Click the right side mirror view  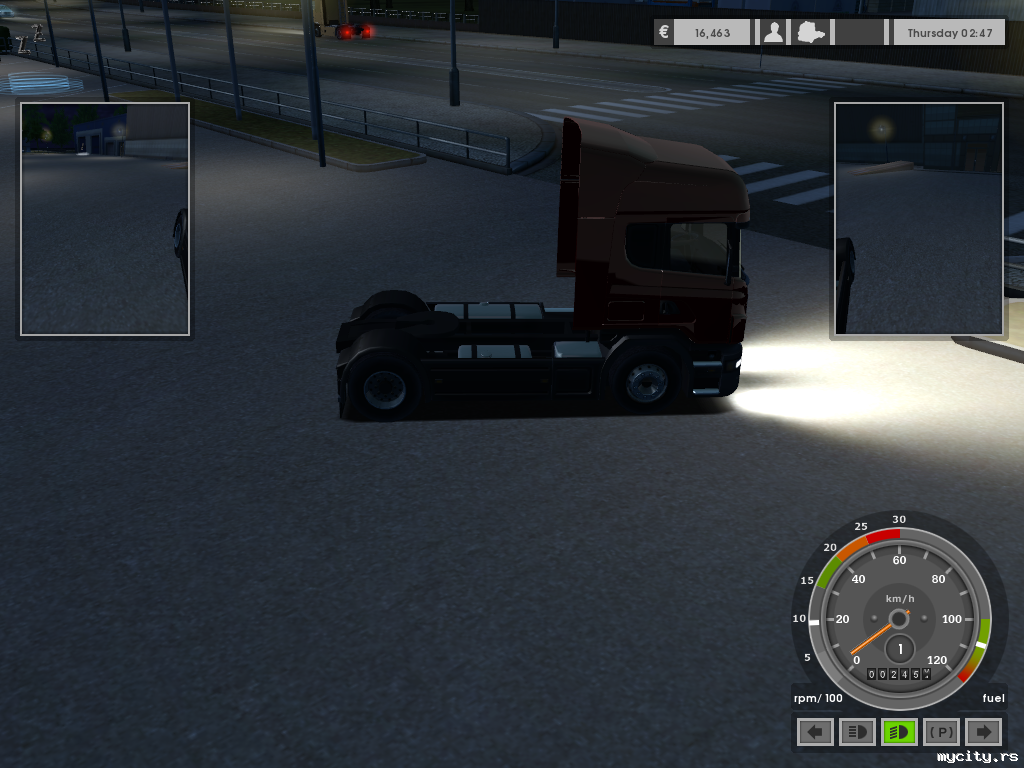pos(919,219)
